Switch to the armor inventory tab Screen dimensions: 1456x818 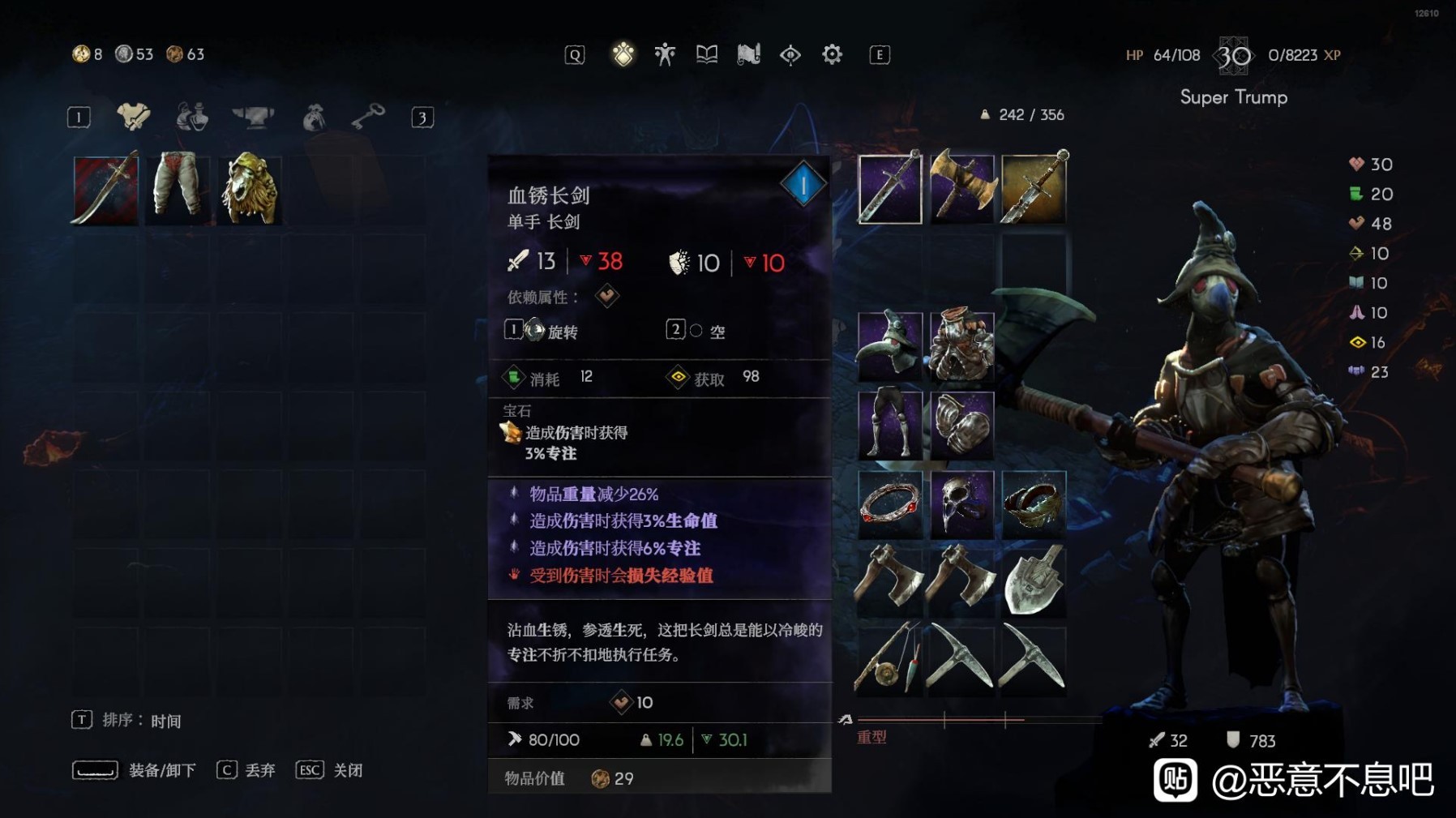[132, 118]
